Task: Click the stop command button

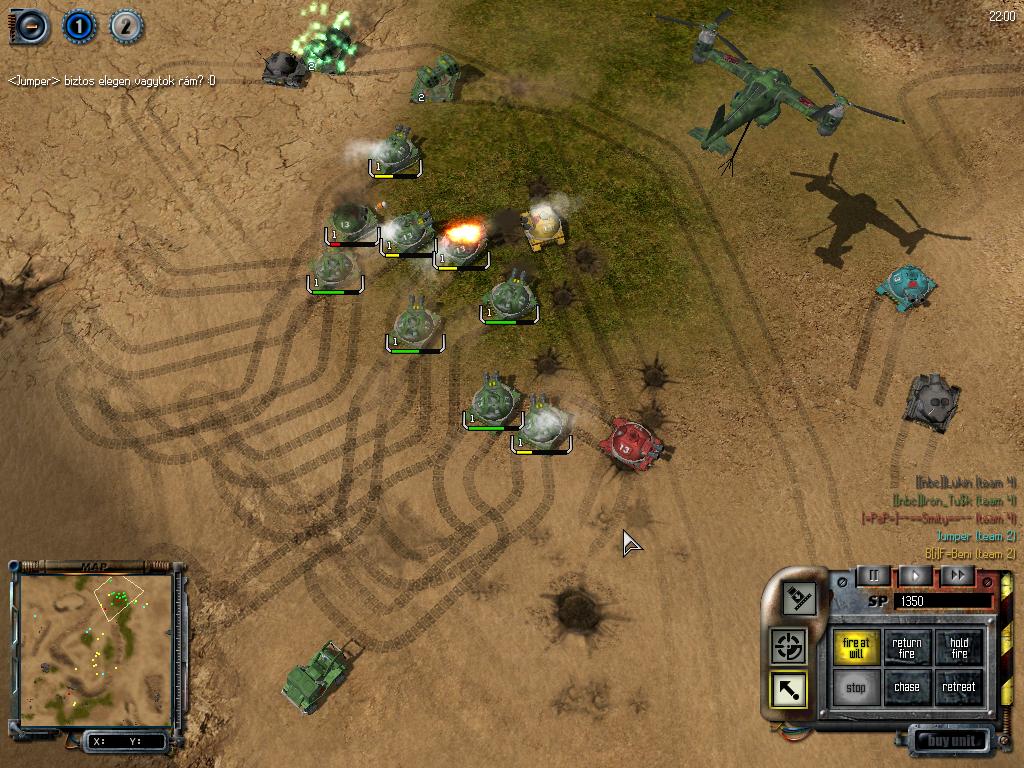Action: (857, 688)
